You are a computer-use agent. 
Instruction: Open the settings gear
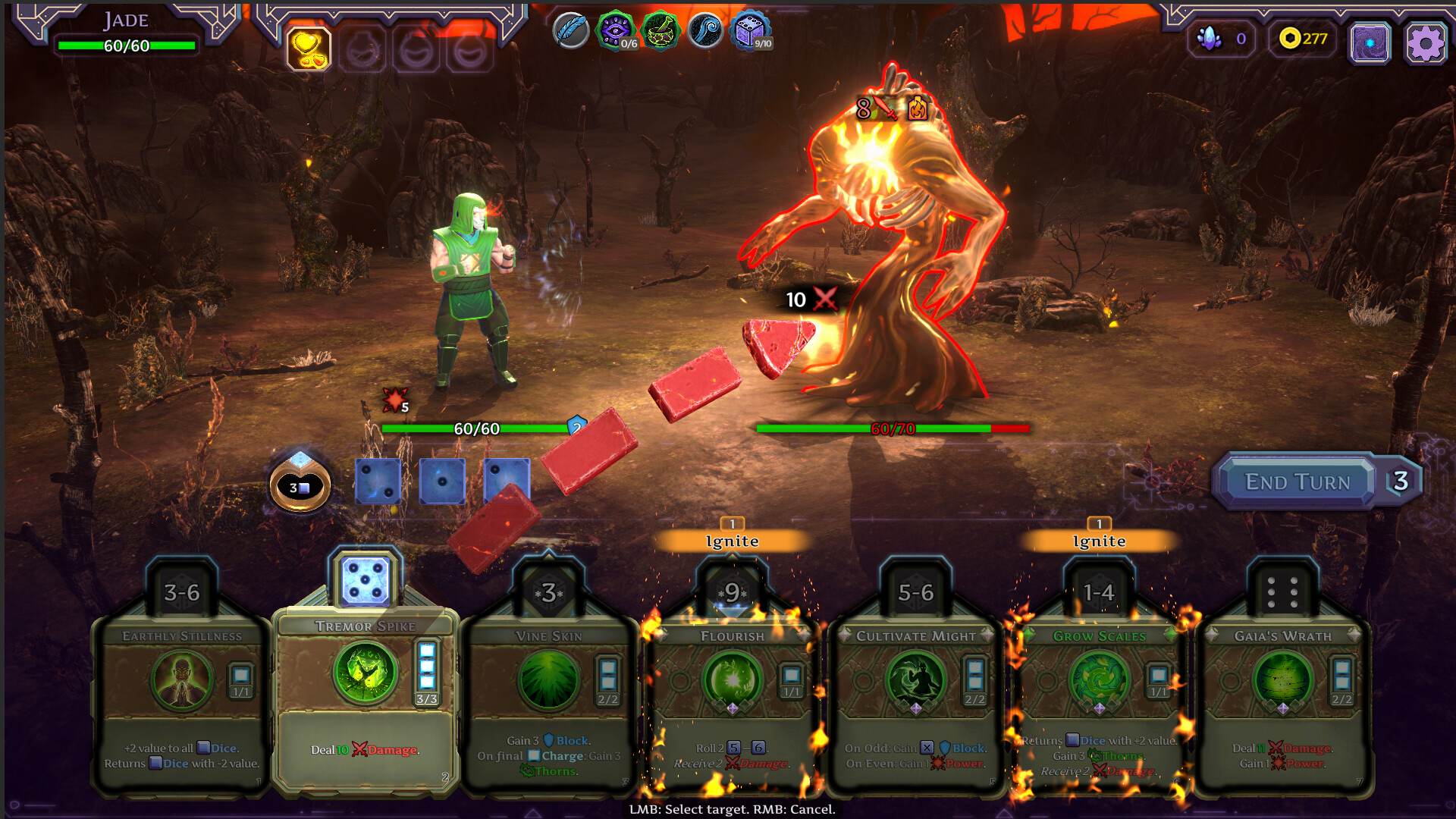[x=1424, y=43]
